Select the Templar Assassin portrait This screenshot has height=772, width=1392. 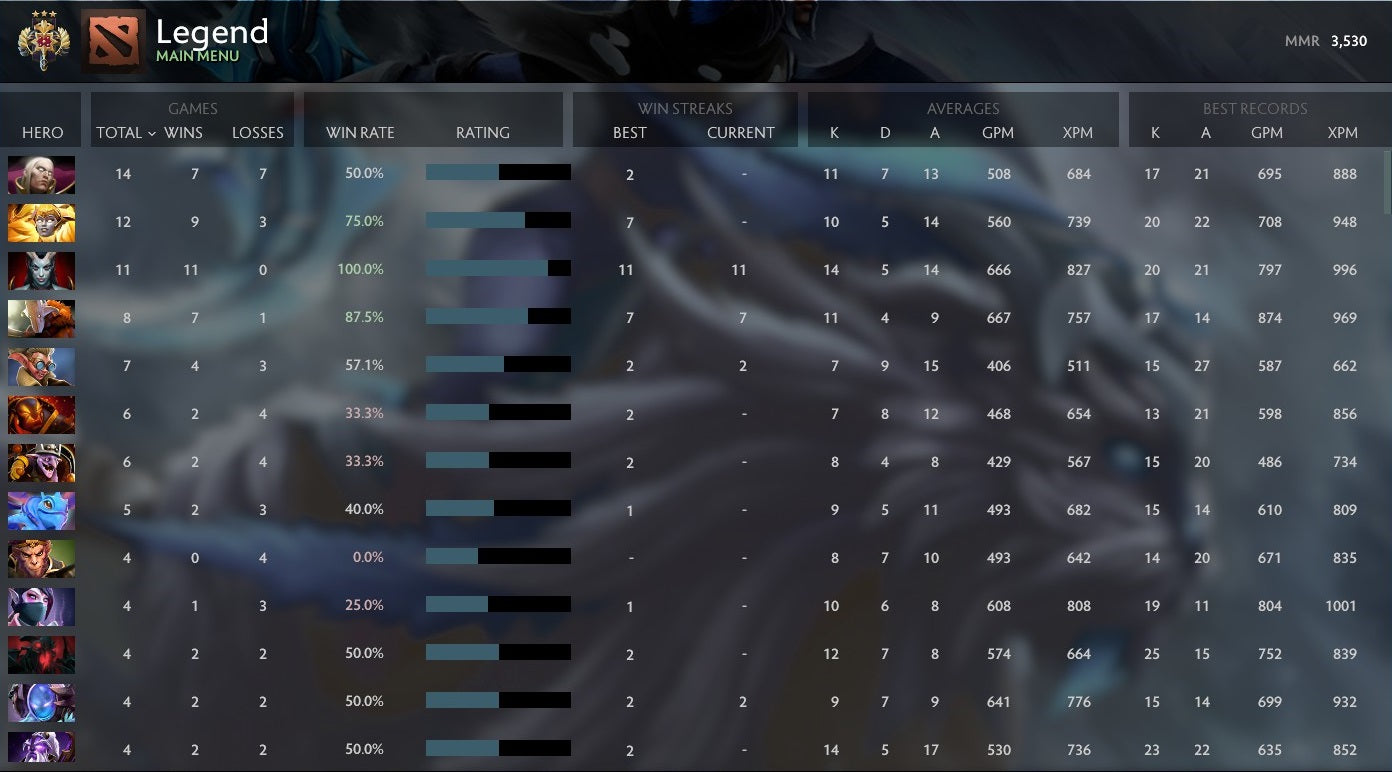pos(41,606)
